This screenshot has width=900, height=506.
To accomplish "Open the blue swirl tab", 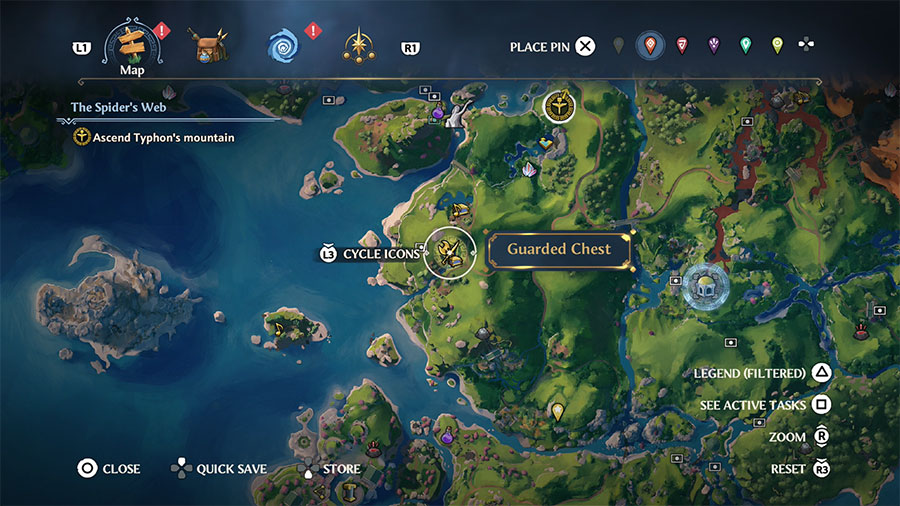I will pyautogui.click(x=285, y=46).
